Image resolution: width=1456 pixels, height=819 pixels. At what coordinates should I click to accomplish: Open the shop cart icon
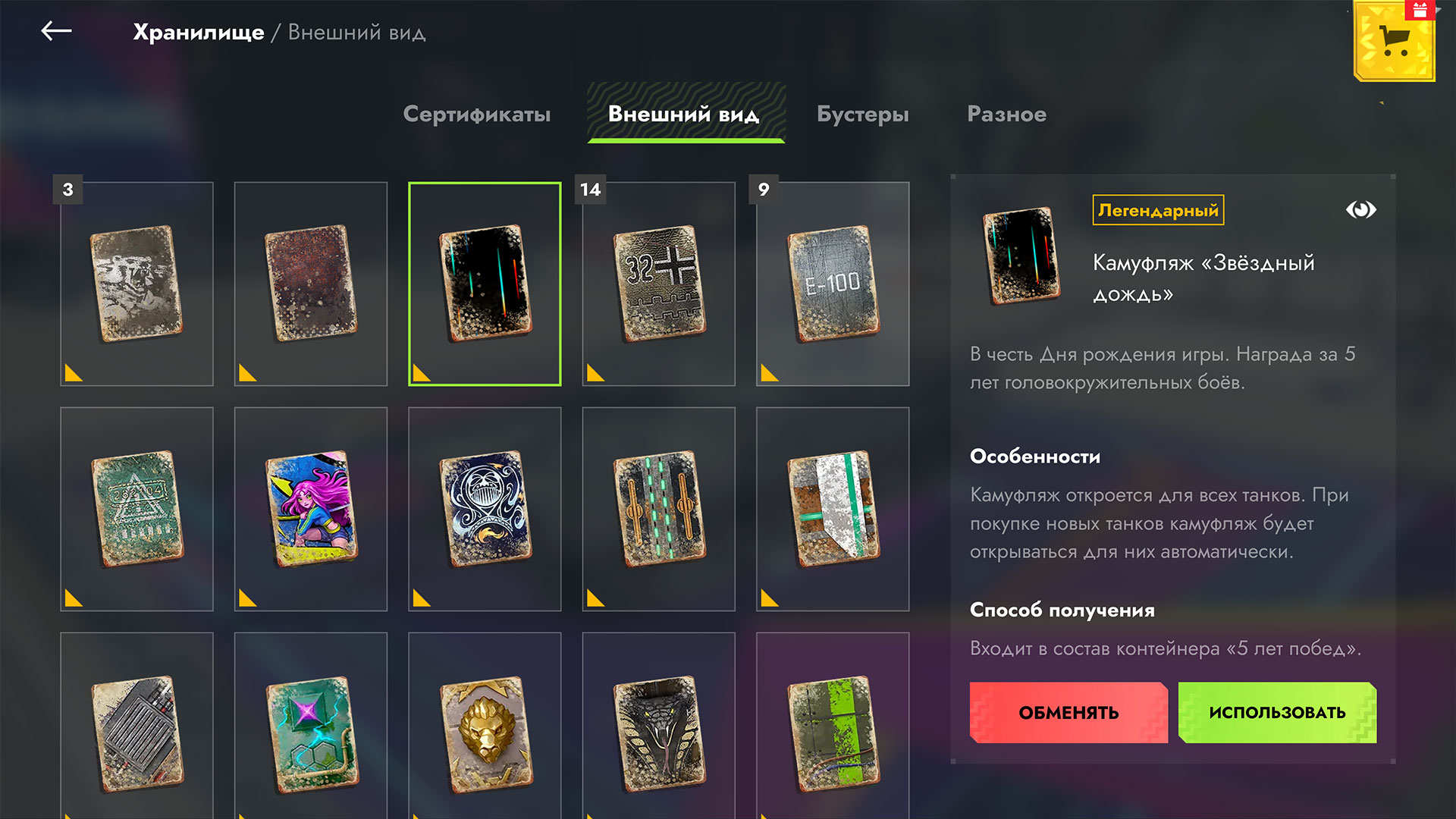click(1394, 42)
